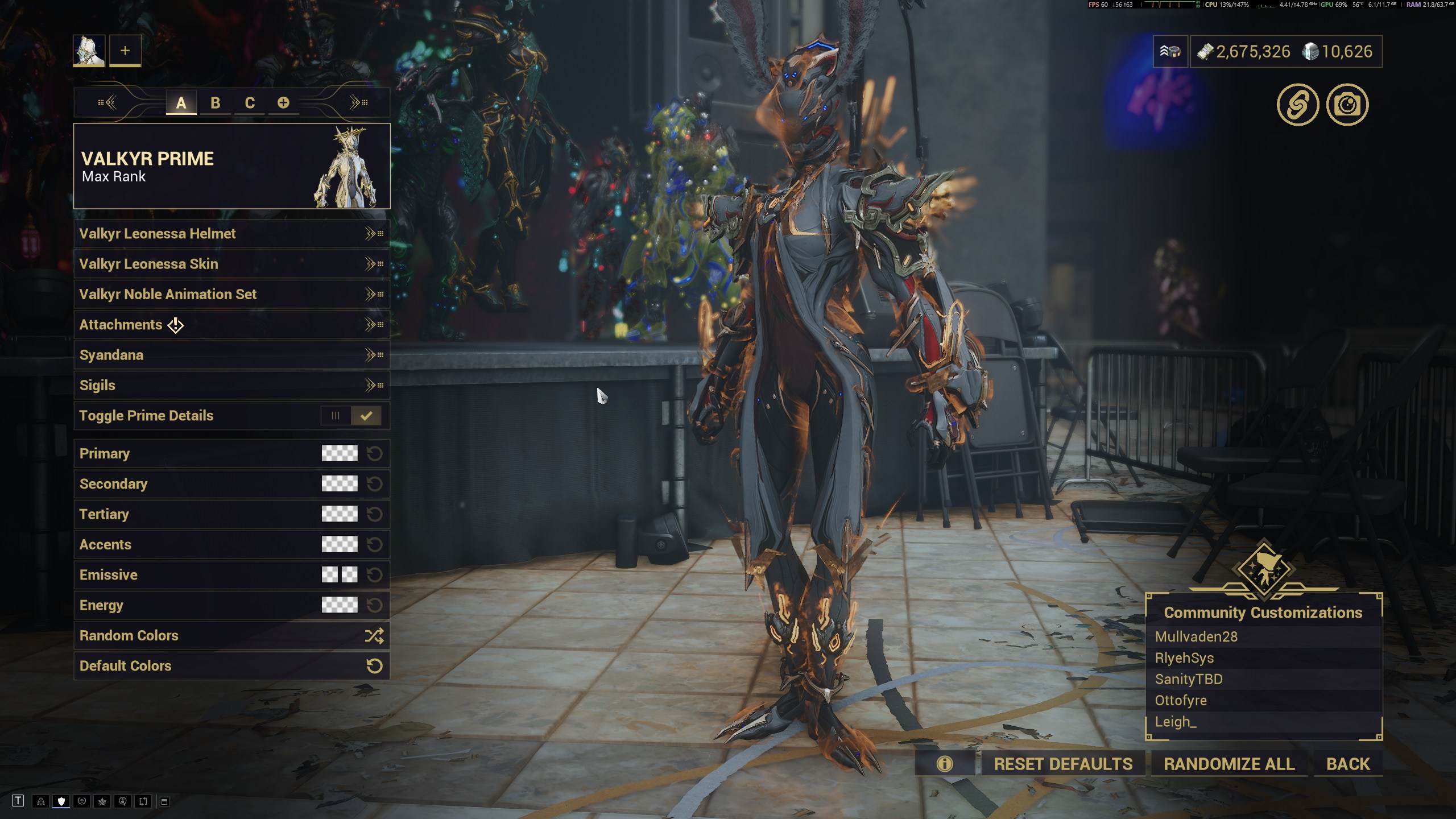The image size is (1456, 819).
Task: Switch to appearance config B
Action: pyautogui.click(x=215, y=103)
